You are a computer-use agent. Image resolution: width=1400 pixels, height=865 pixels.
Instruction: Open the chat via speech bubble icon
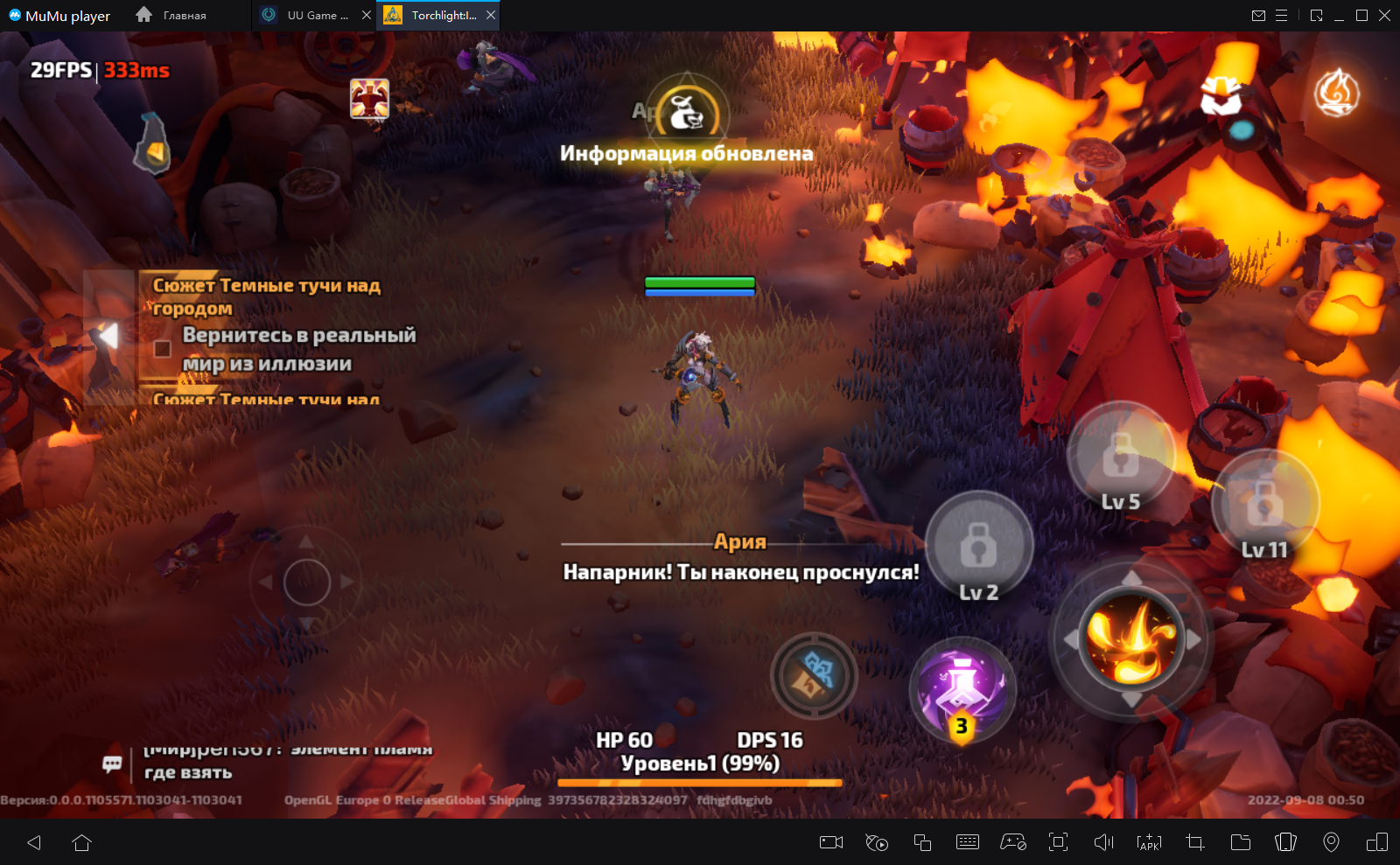pos(112,764)
